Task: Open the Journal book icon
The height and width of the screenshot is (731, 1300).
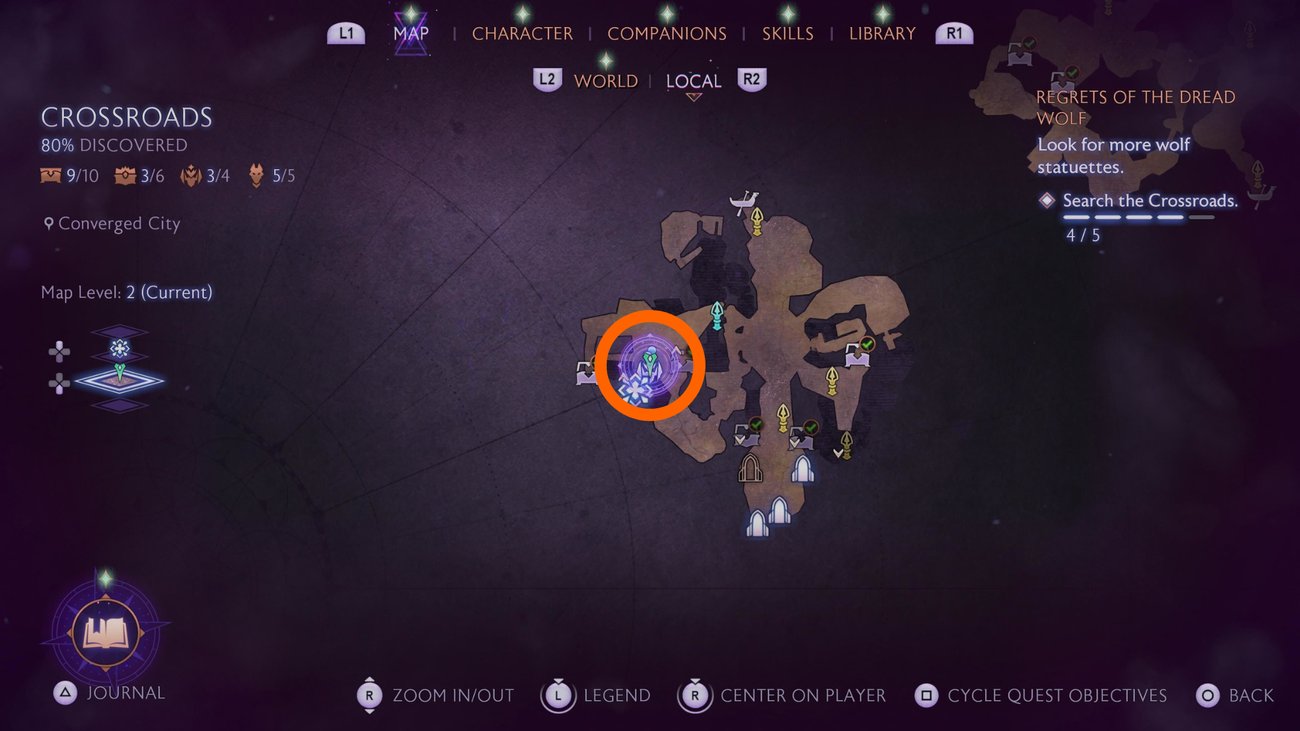Action: (105, 632)
